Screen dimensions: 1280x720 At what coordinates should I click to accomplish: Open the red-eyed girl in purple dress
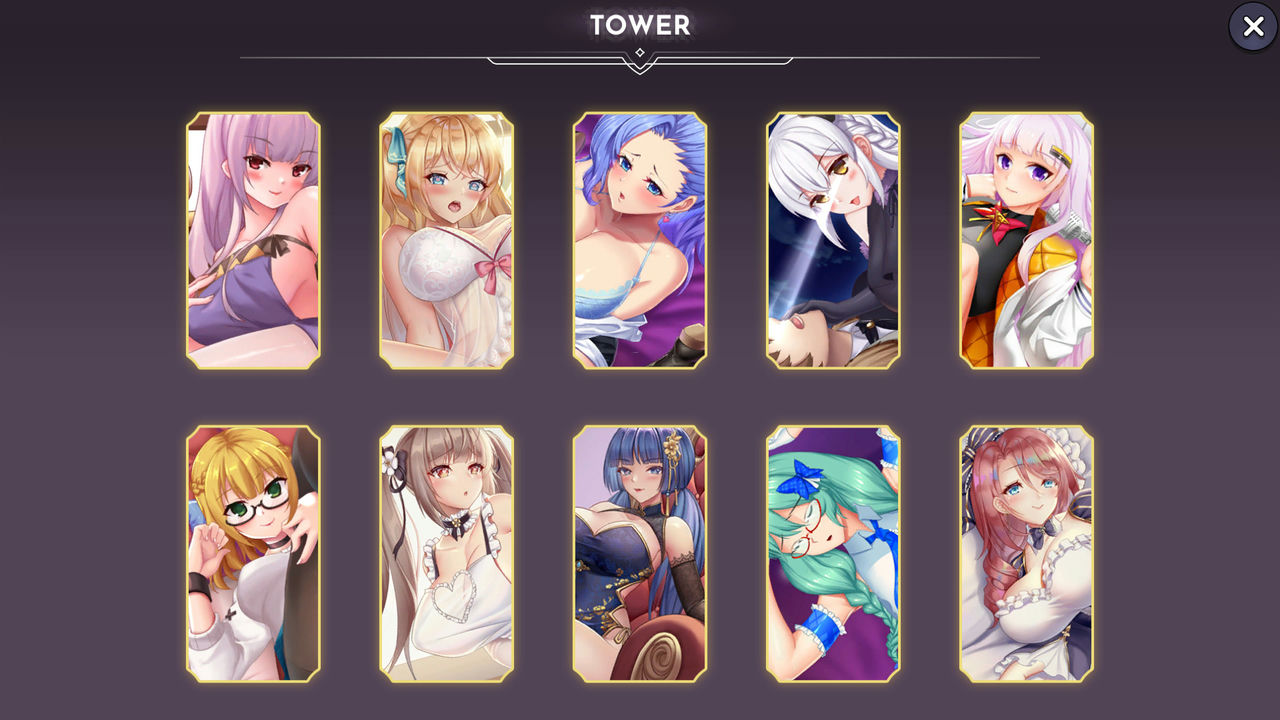(x=253, y=238)
